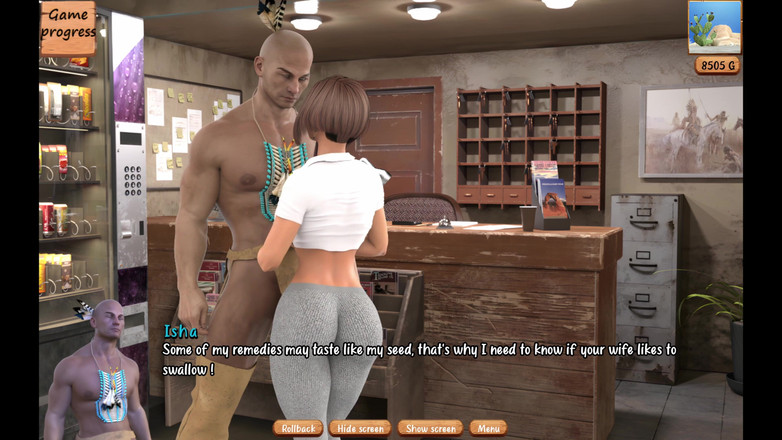Select the Show screen button
The image size is (782, 440).
(x=430, y=428)
